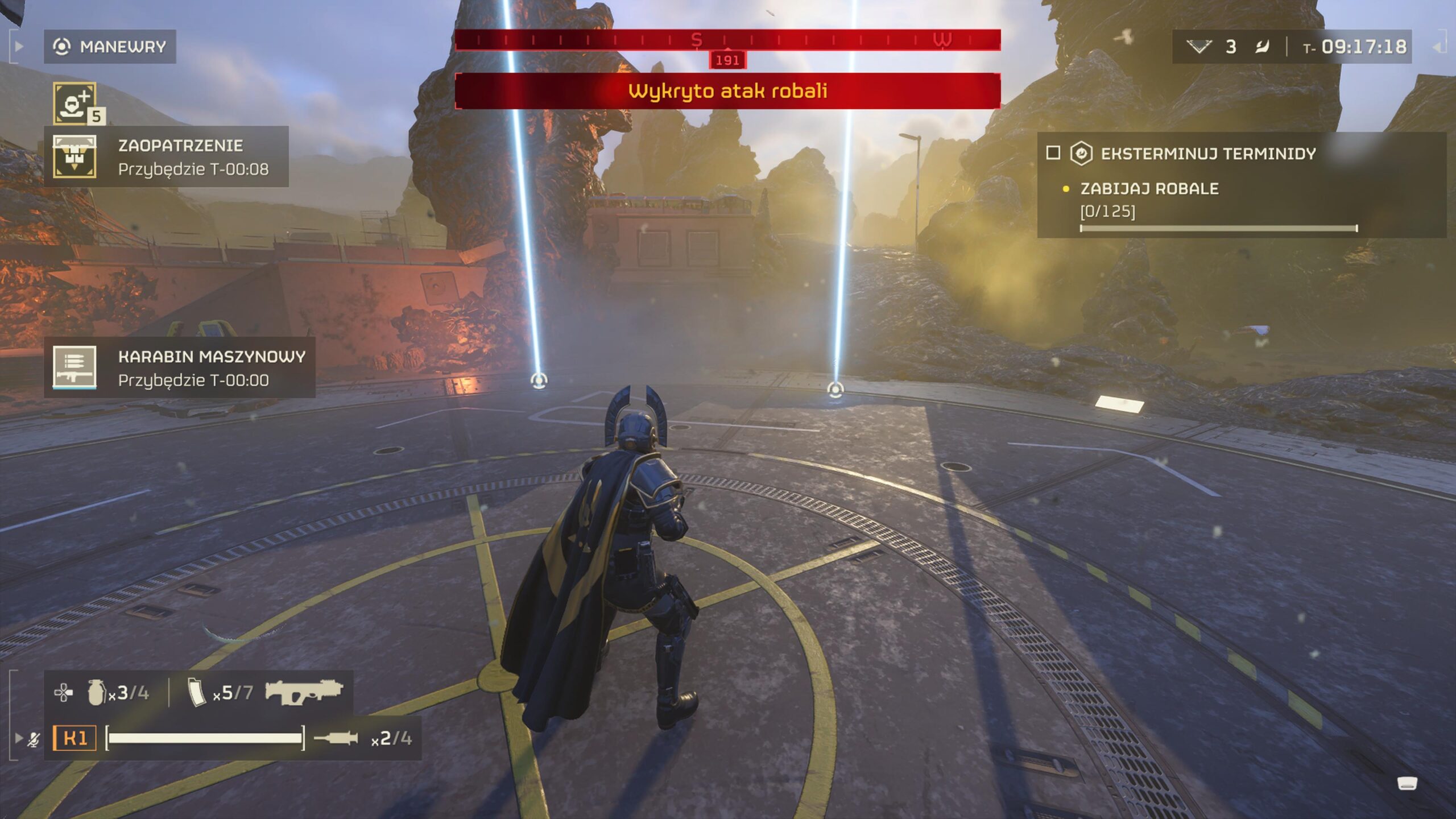
Task: Collapse the right panel arrow by mission timer
Action: 1437,47
